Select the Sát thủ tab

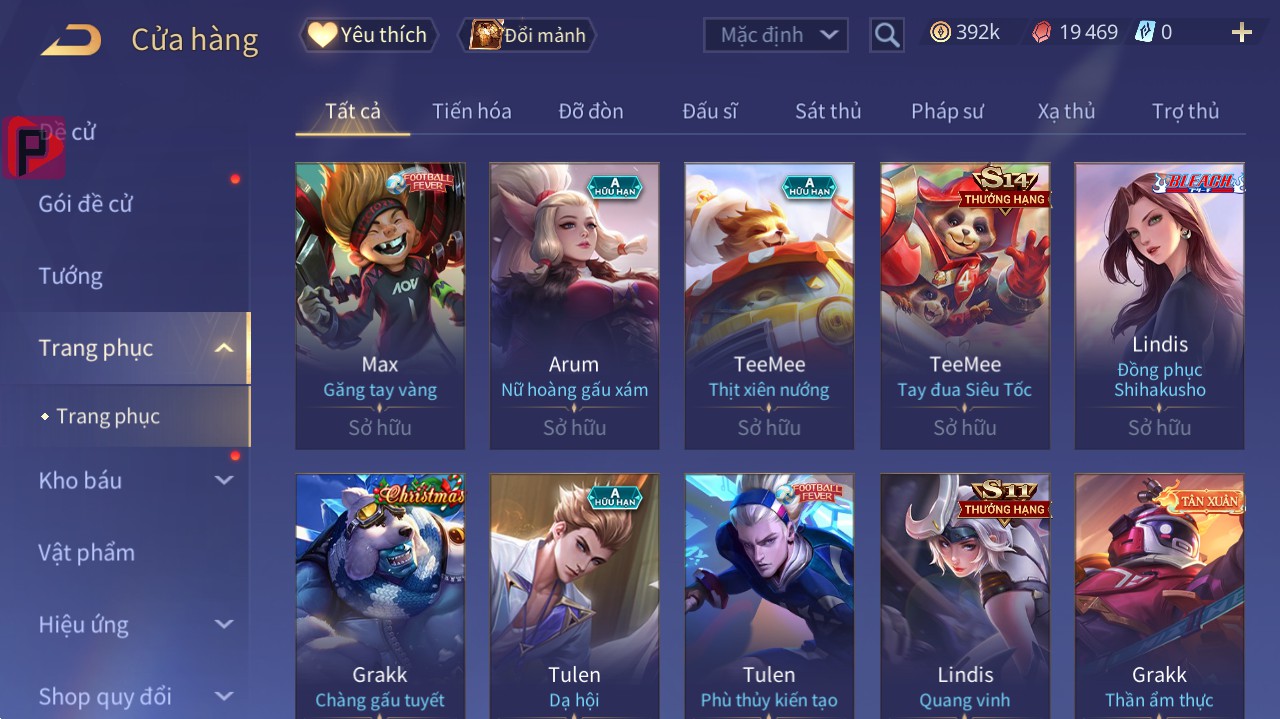click(x=828, y=111)
